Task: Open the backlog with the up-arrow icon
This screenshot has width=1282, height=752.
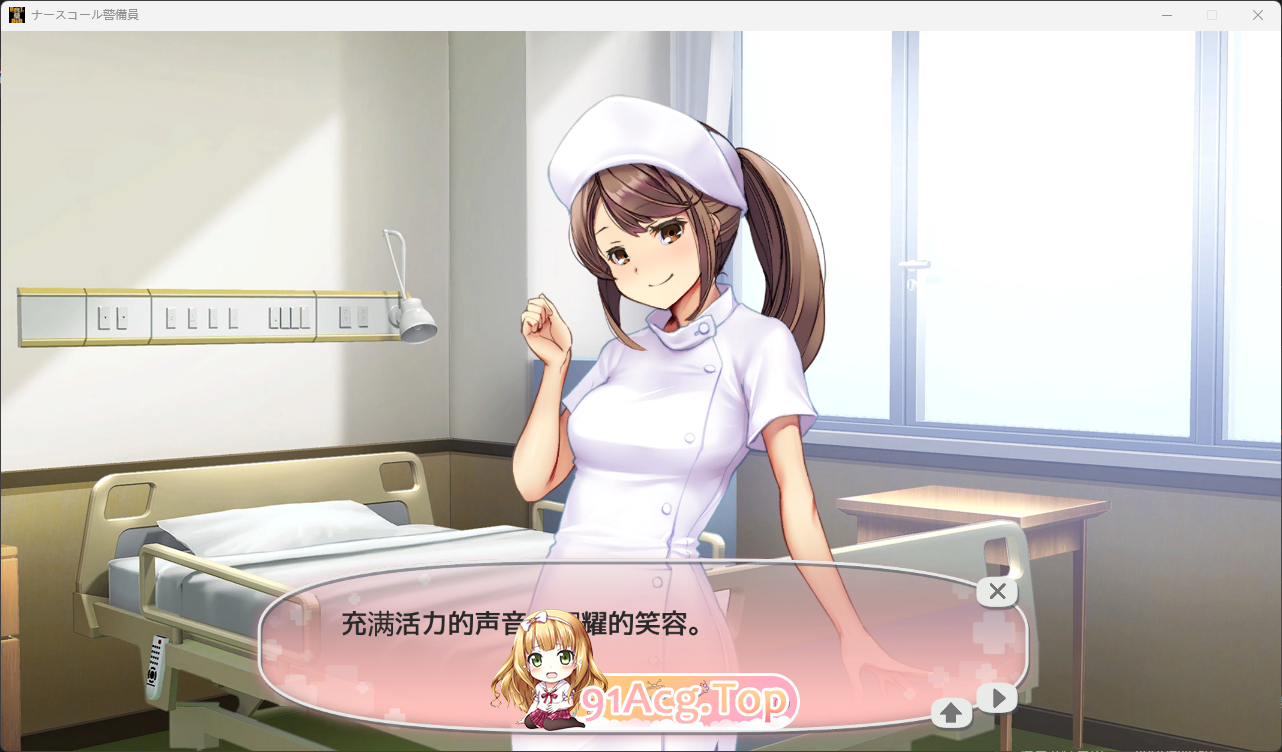Action: point(949,712)
